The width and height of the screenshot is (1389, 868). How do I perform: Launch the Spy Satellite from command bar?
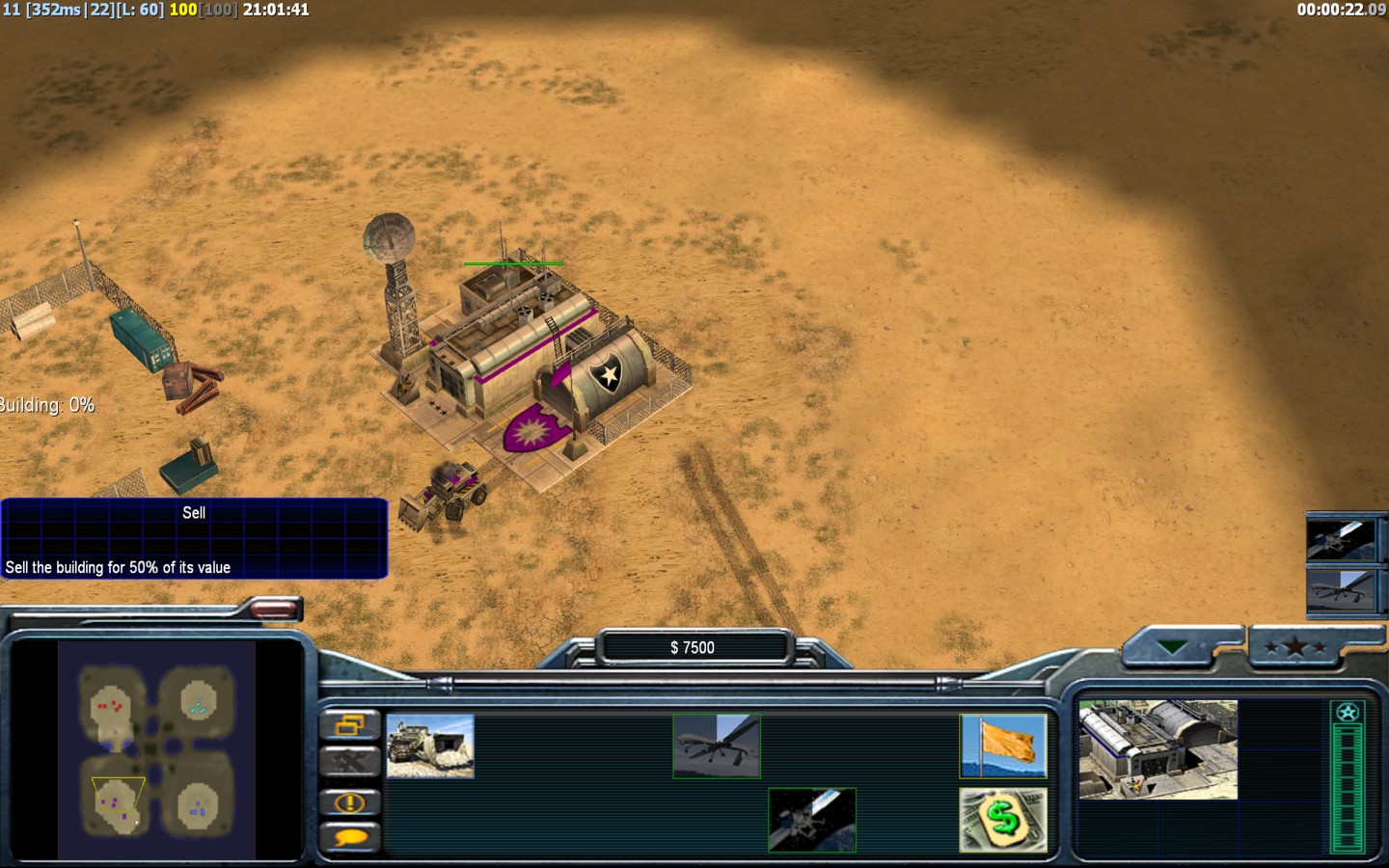pos(812,820)
